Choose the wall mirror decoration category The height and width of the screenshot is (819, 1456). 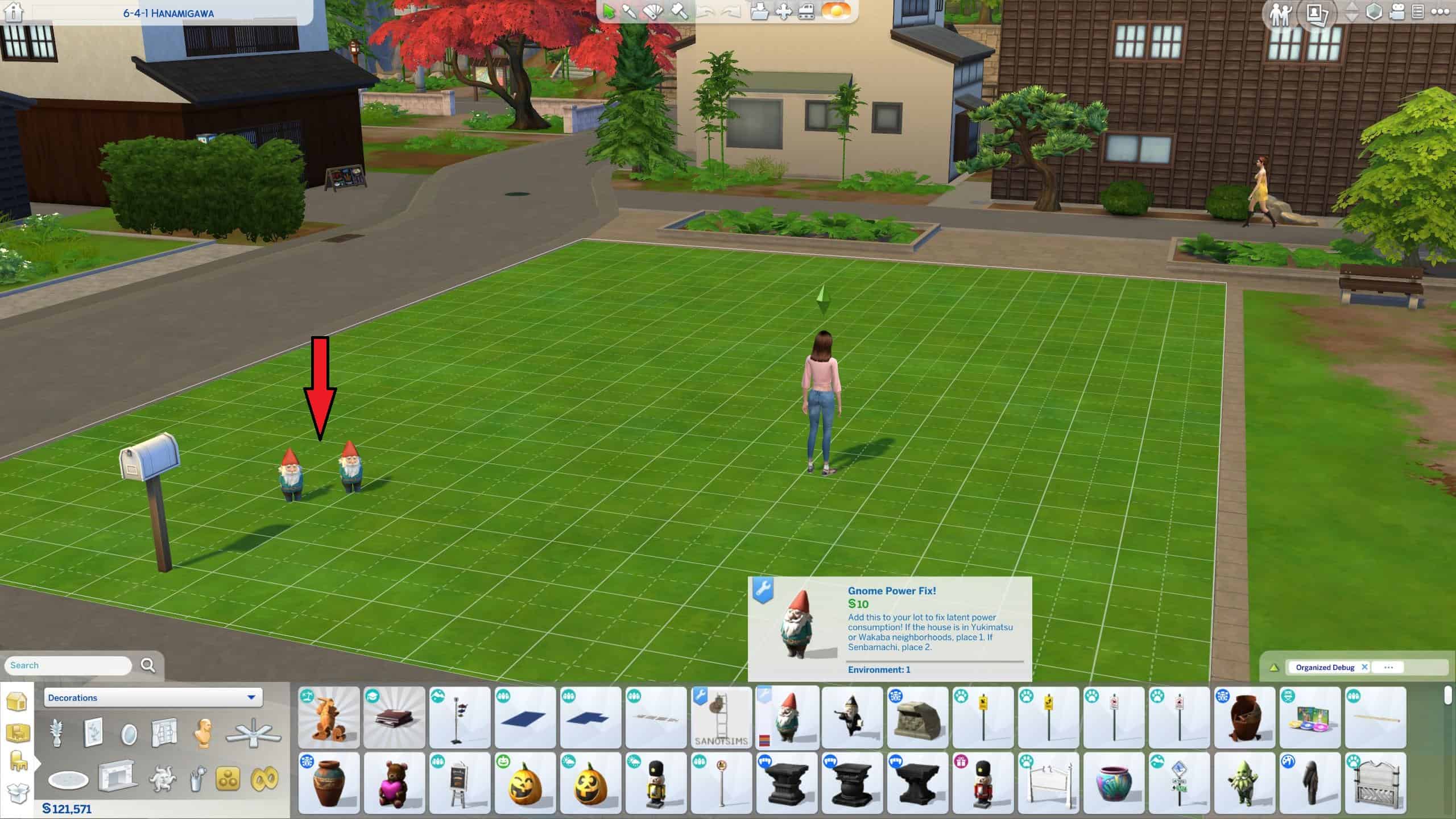coord(129,734)
